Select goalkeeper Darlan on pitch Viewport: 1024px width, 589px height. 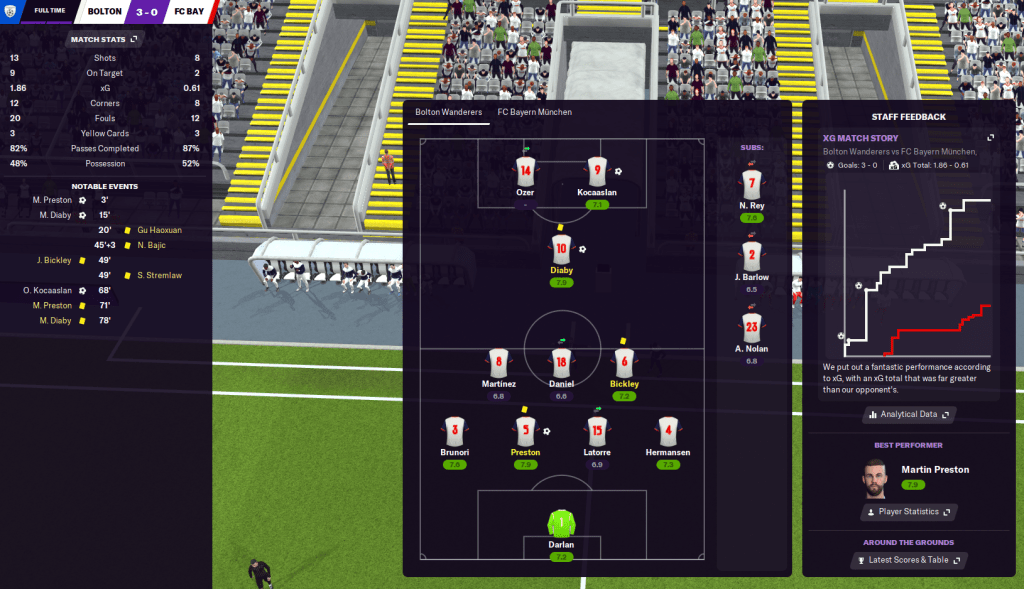coord(561,523)
